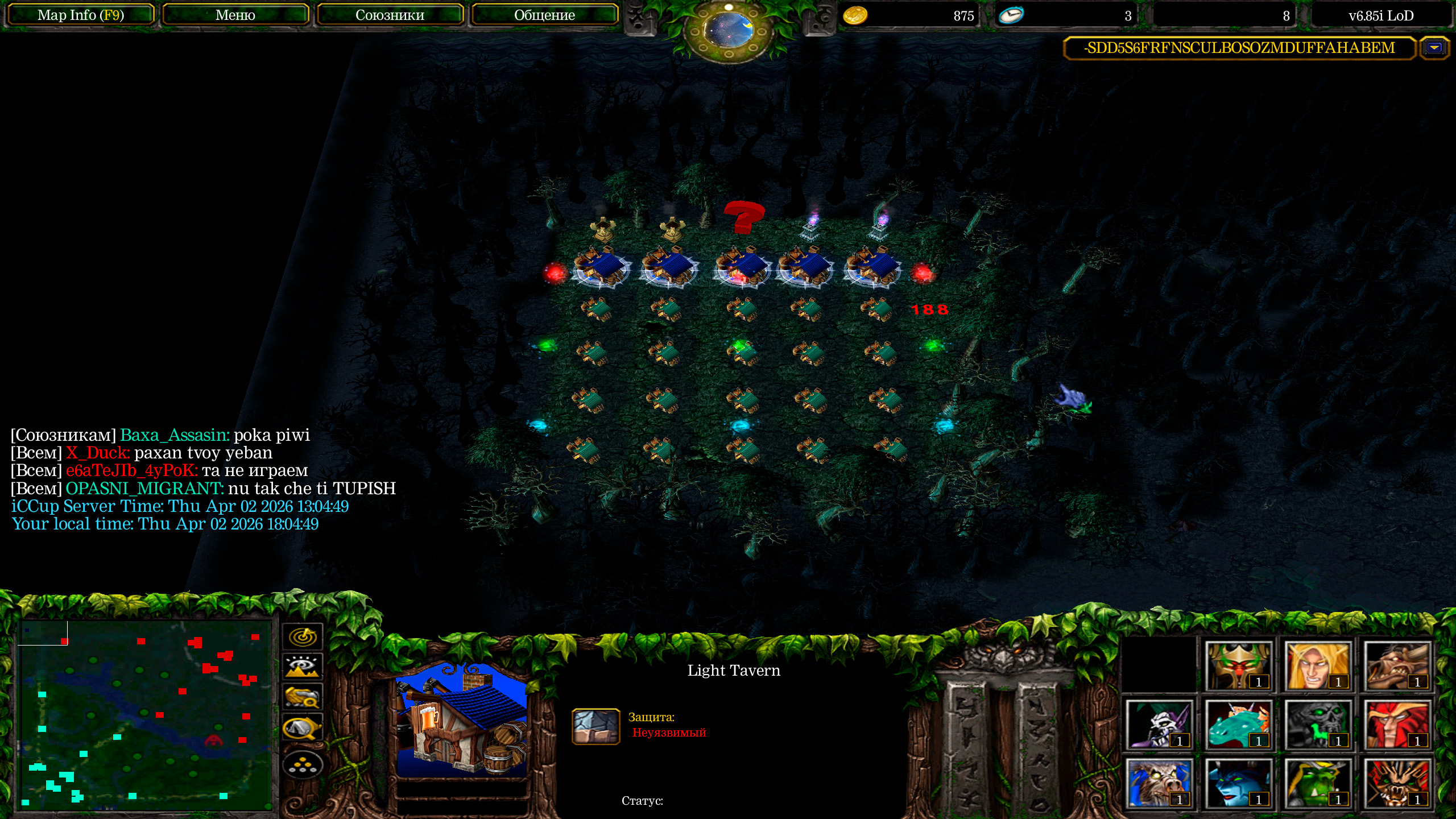Activate the minimap signal ping button
Viewport: 1456px width, 819px height.
pos(303,636)
